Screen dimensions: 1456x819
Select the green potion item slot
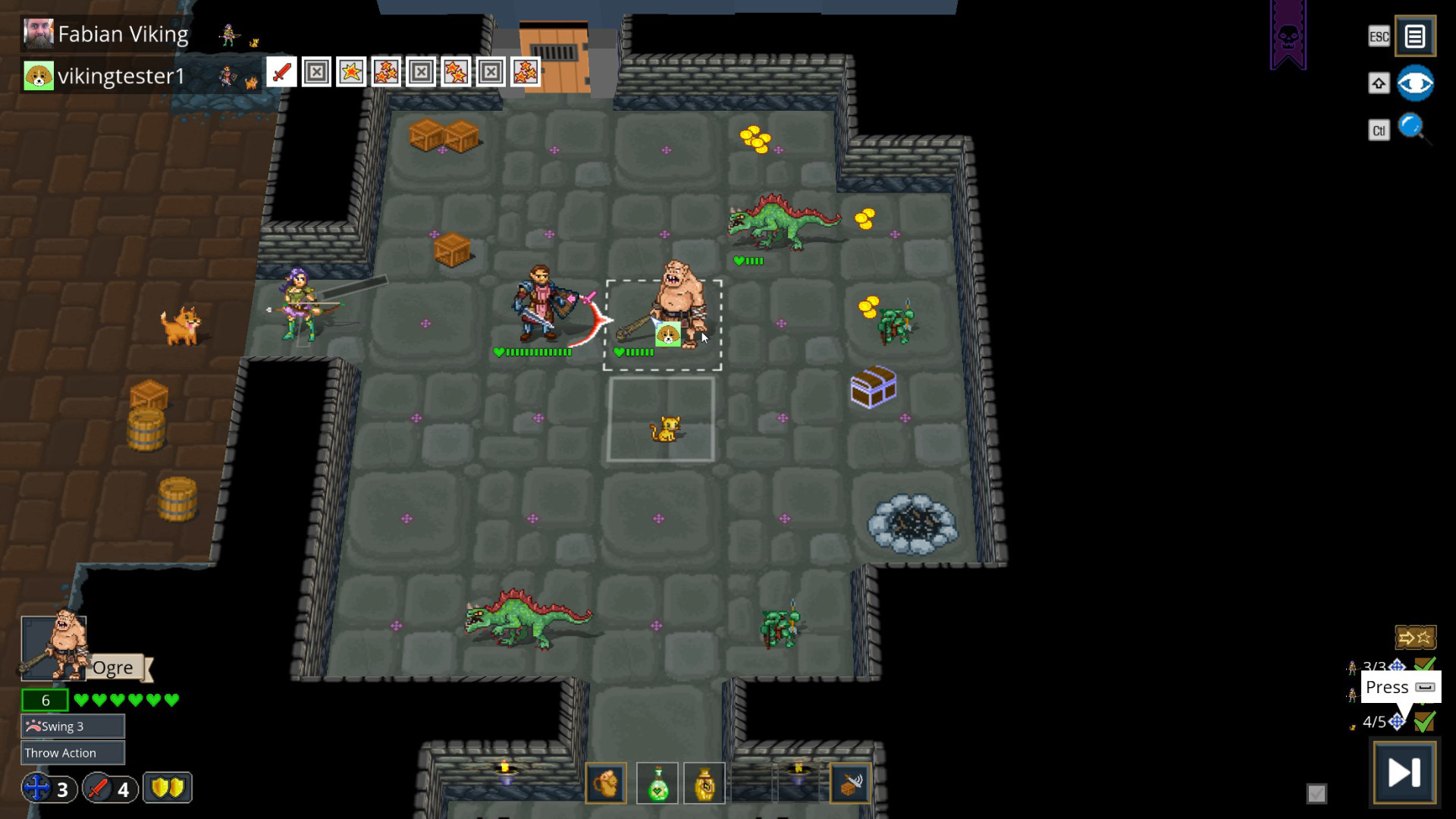coord(658,783)
